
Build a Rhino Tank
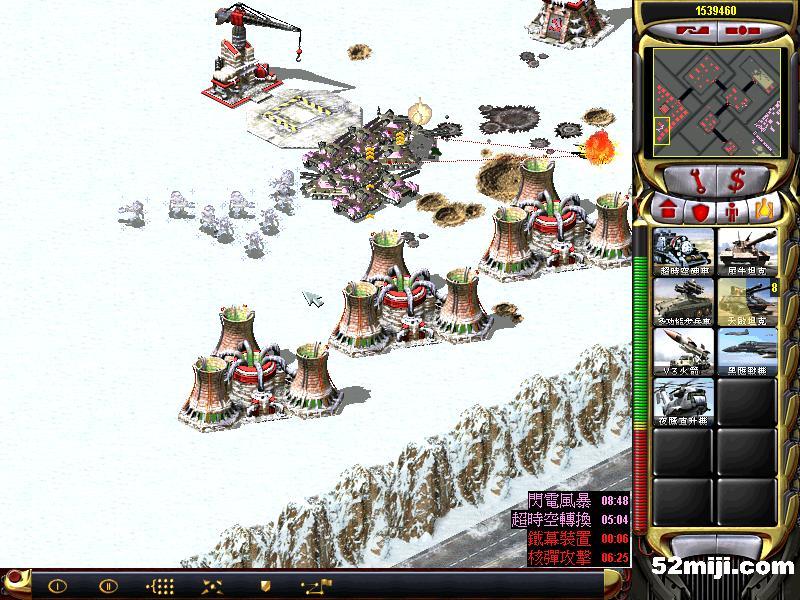coord(746,251)
